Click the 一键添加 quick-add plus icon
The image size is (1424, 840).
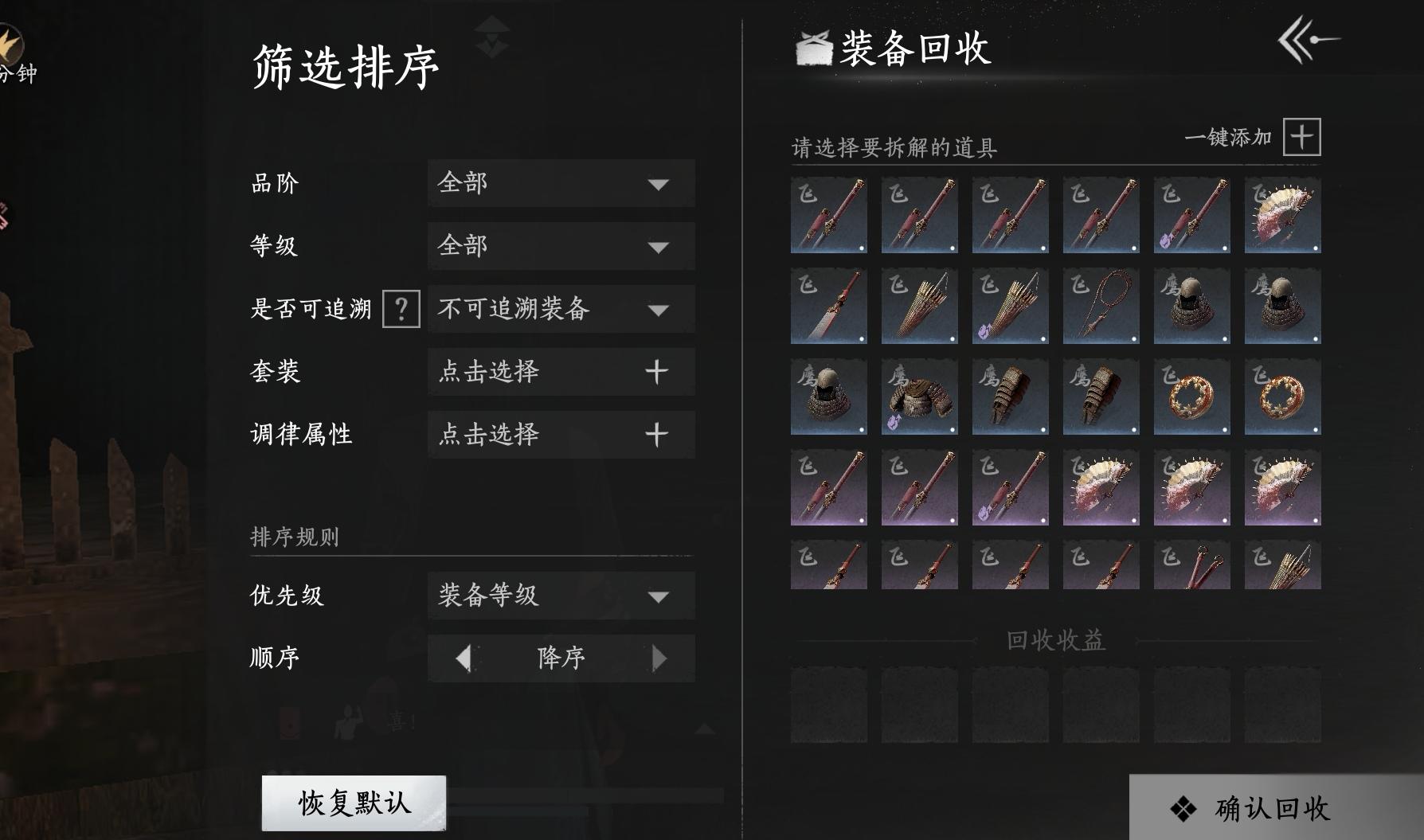click(1301, 137)
